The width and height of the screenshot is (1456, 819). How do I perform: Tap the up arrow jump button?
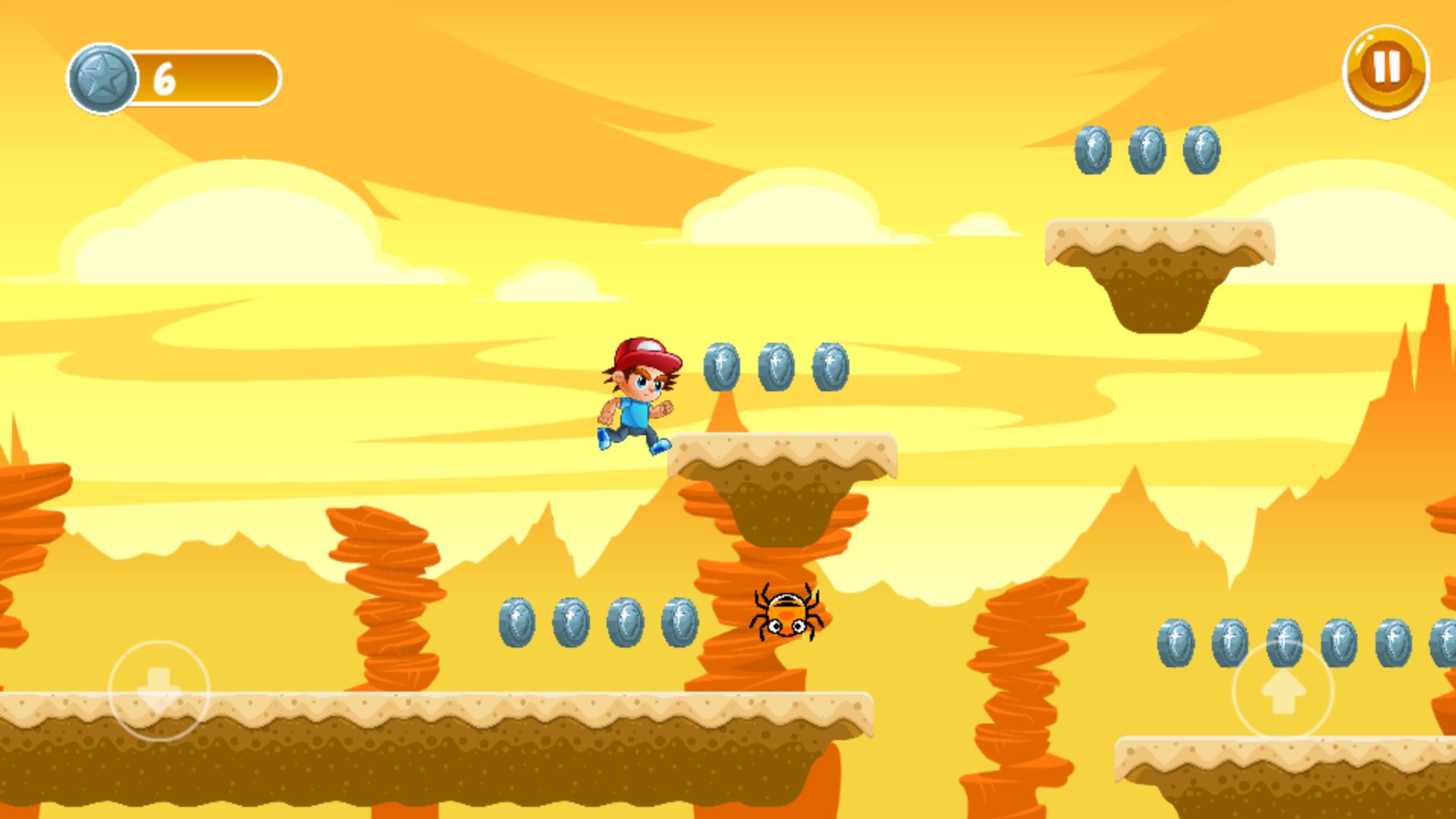1282,689
